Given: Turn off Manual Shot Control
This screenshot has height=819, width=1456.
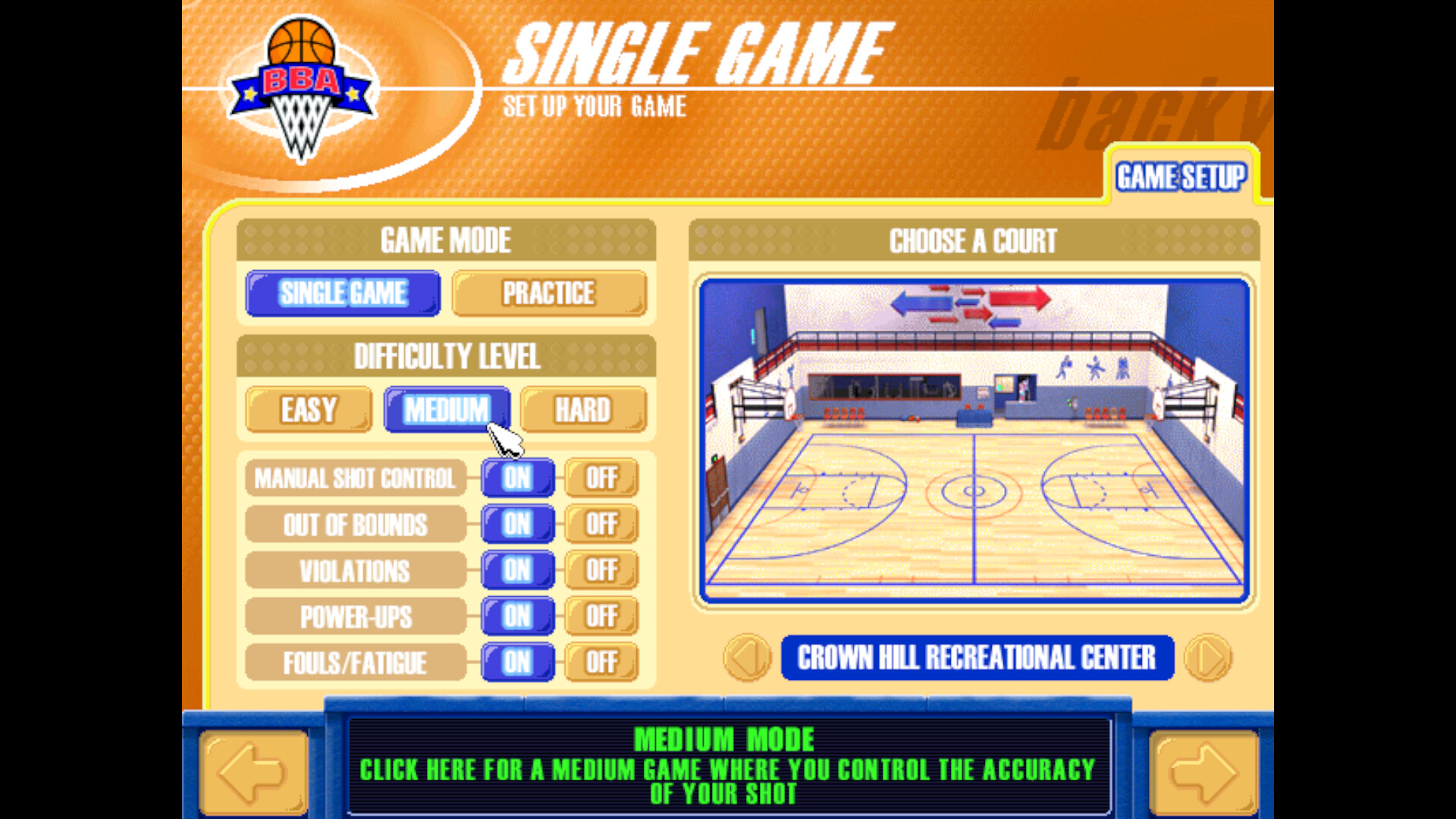Looking at the screenshot, I should 601,478.
